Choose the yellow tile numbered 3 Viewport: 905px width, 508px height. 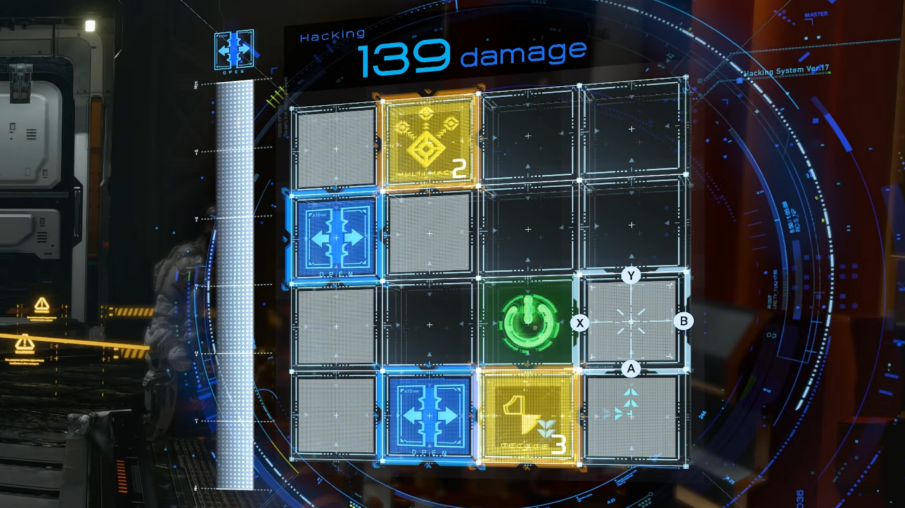pyautogui.click(x=527, y=416)
